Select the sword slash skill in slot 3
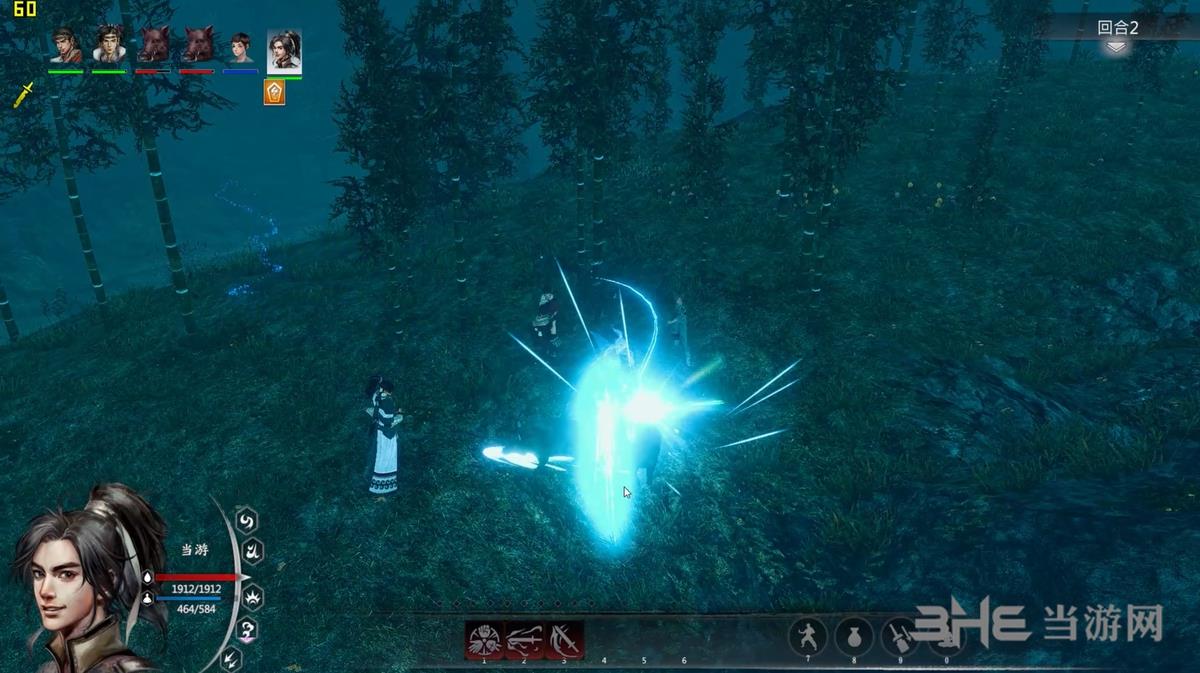 point(564,638)
